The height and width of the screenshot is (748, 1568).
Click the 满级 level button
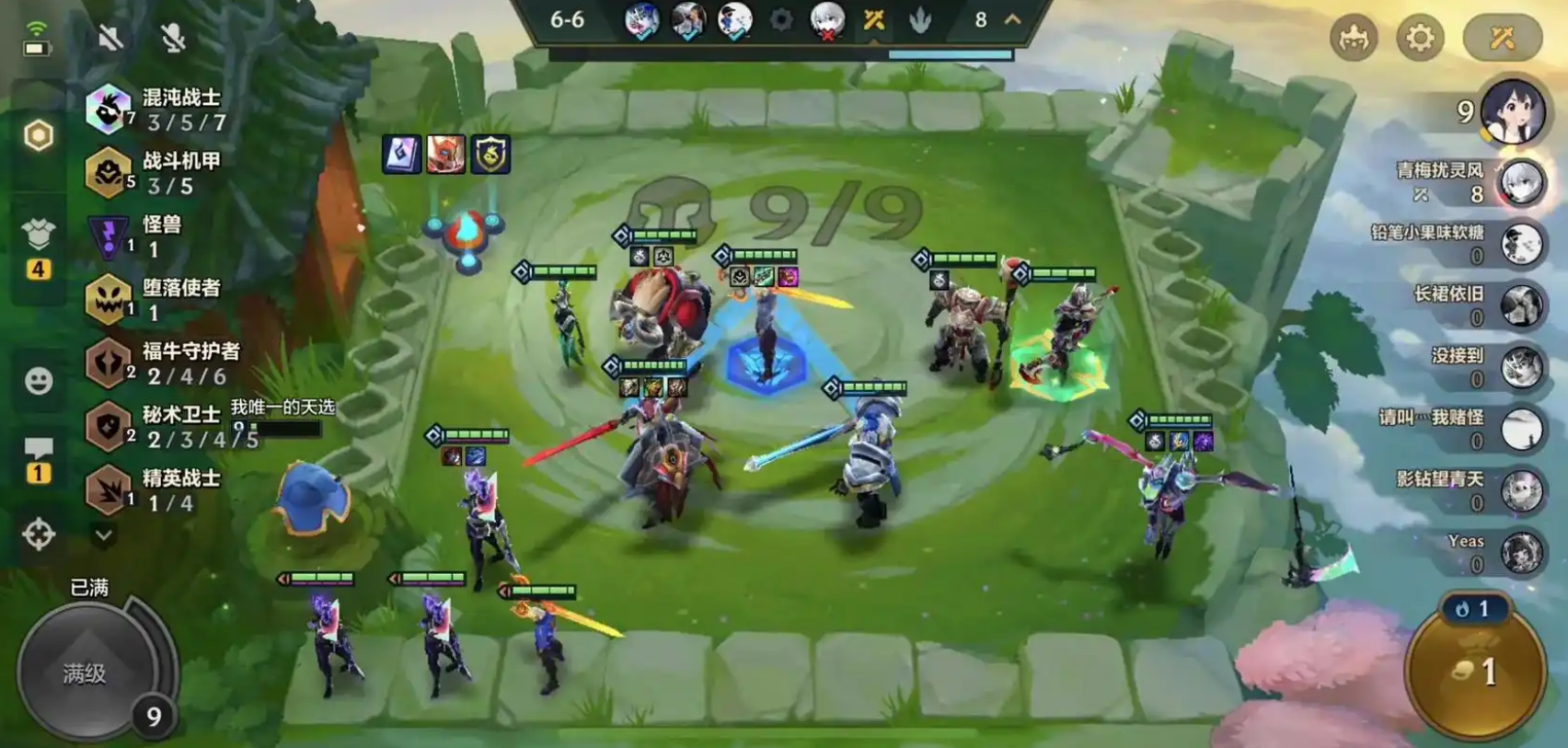86,673
